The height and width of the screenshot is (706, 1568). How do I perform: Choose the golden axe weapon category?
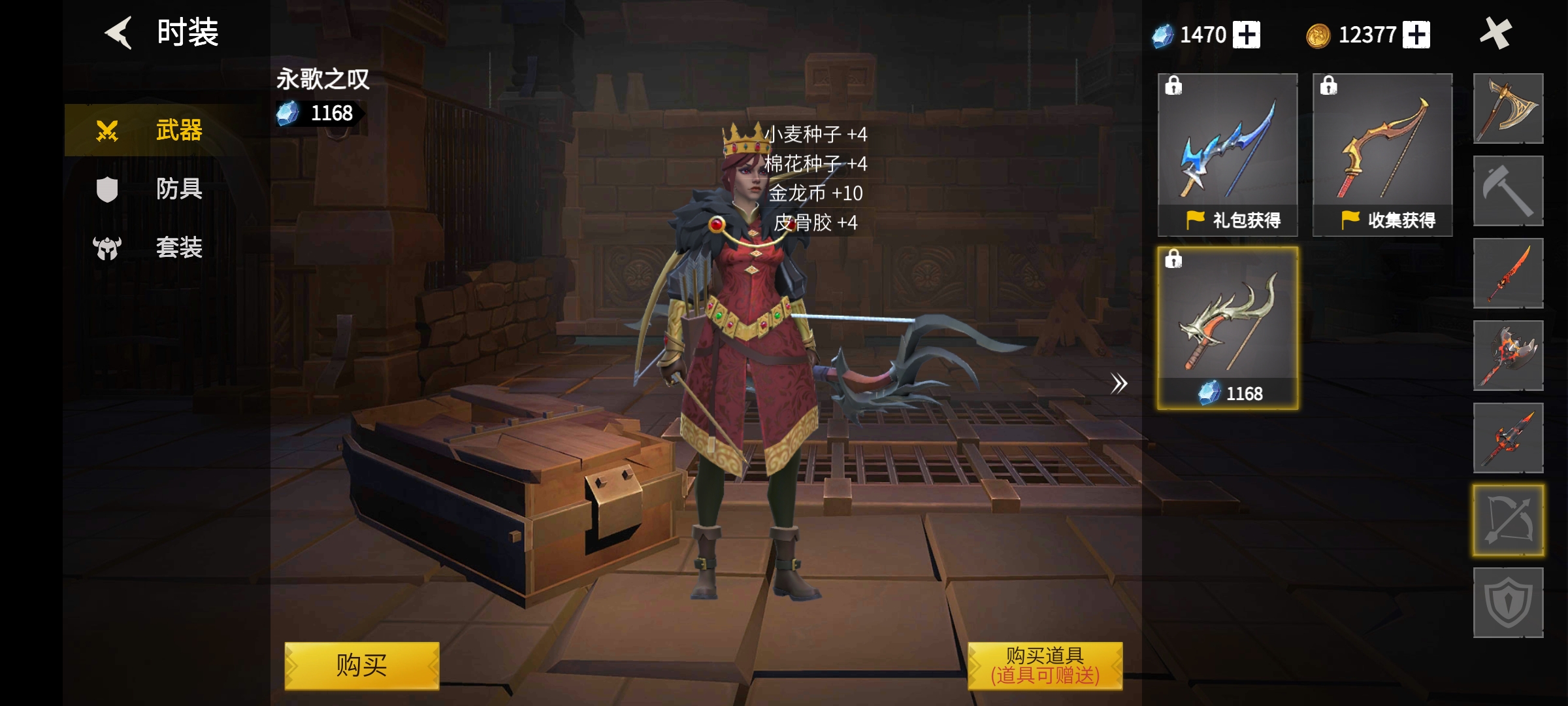tap(1508, 109)
